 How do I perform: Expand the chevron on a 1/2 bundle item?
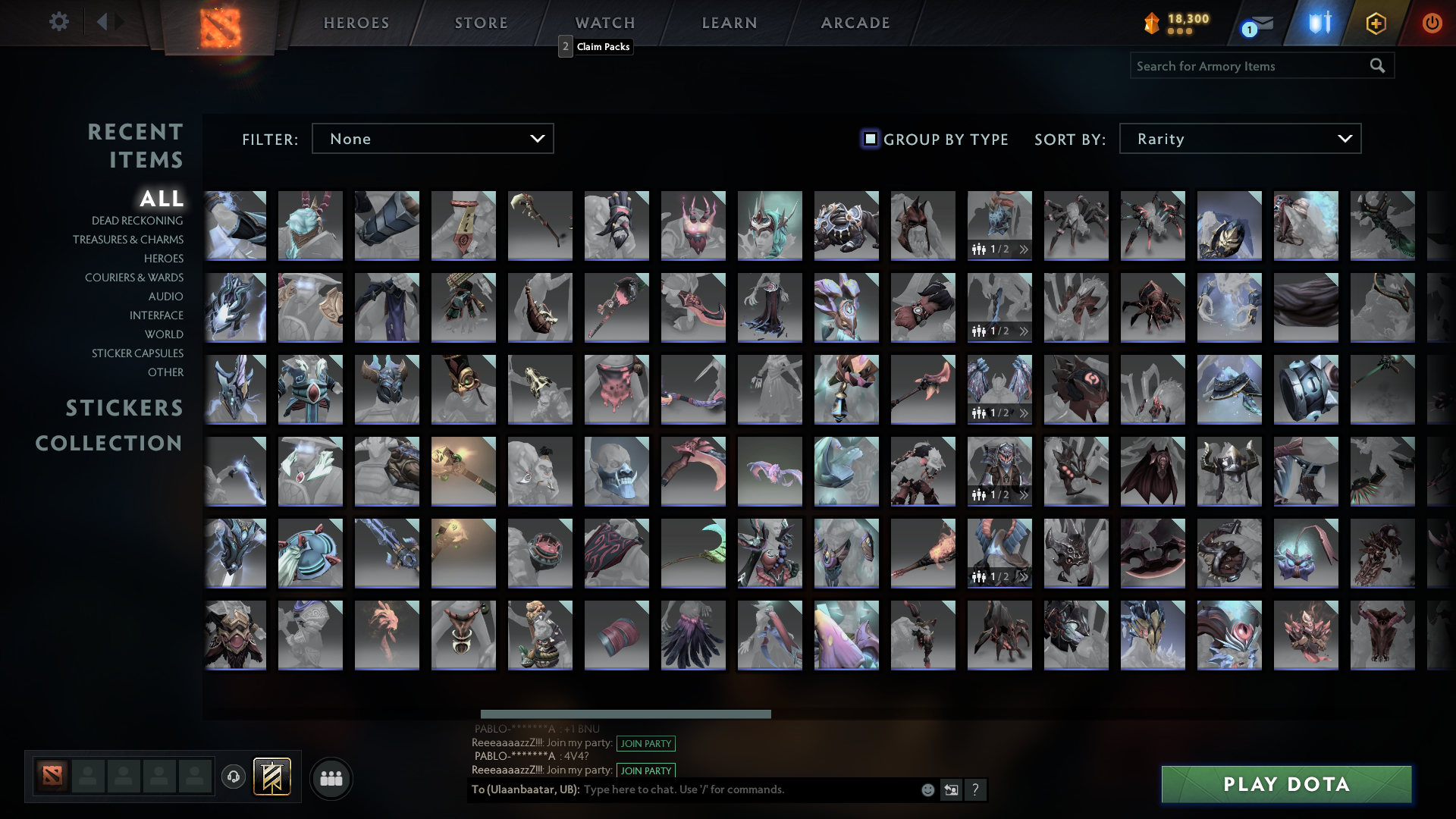tap(1024, 249)
